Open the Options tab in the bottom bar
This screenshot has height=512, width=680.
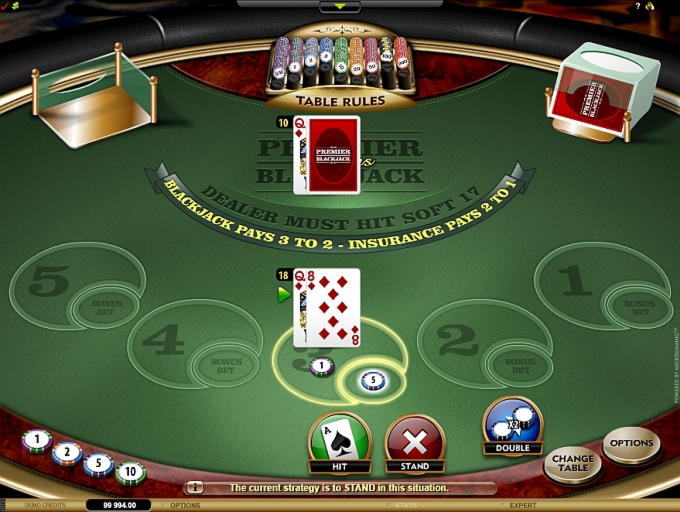pyautogui.click(x=184, y=505)
